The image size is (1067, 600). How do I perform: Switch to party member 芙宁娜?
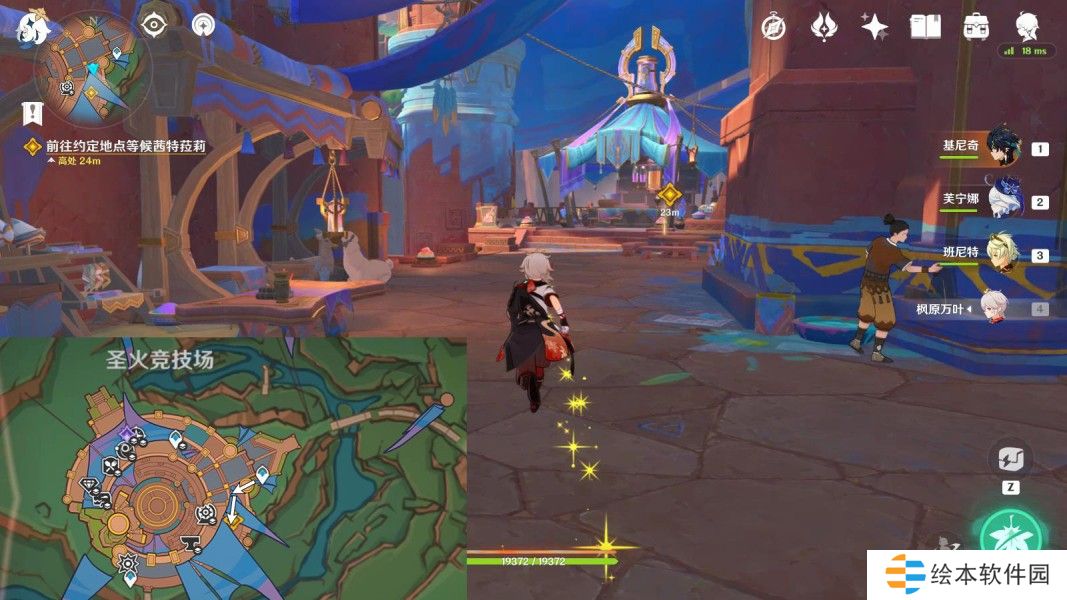[x=1002, y=199]
